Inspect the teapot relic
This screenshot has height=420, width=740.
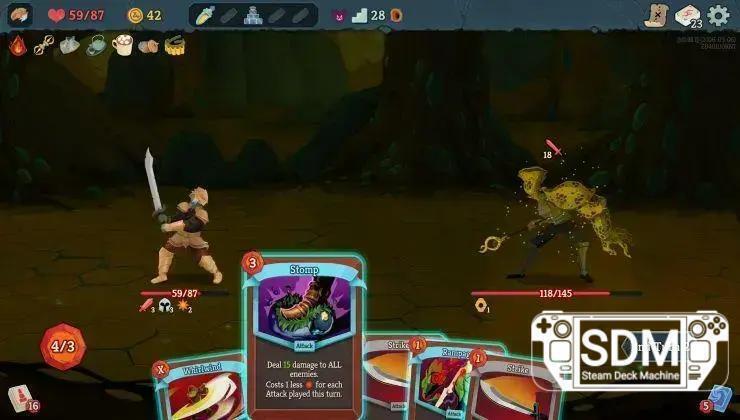tap(96, 45)
